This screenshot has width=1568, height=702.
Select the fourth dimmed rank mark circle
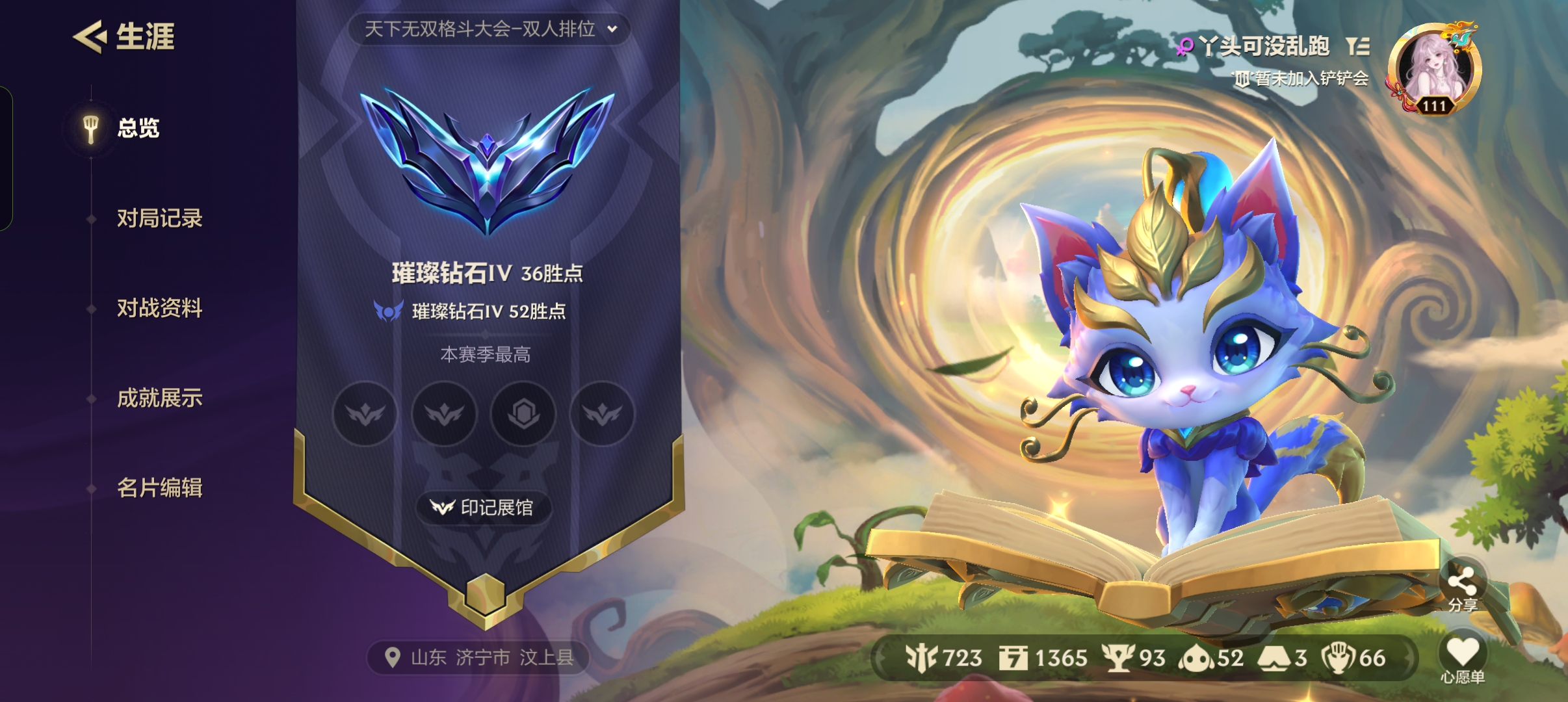pyautogui.click(x=601, y=415)
